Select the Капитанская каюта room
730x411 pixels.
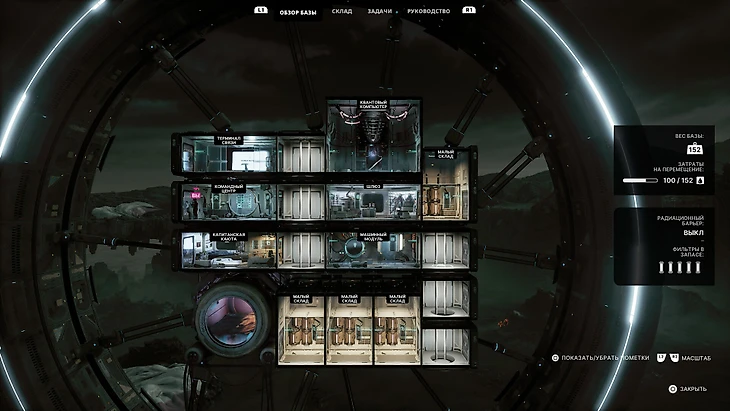pos(227,250)
